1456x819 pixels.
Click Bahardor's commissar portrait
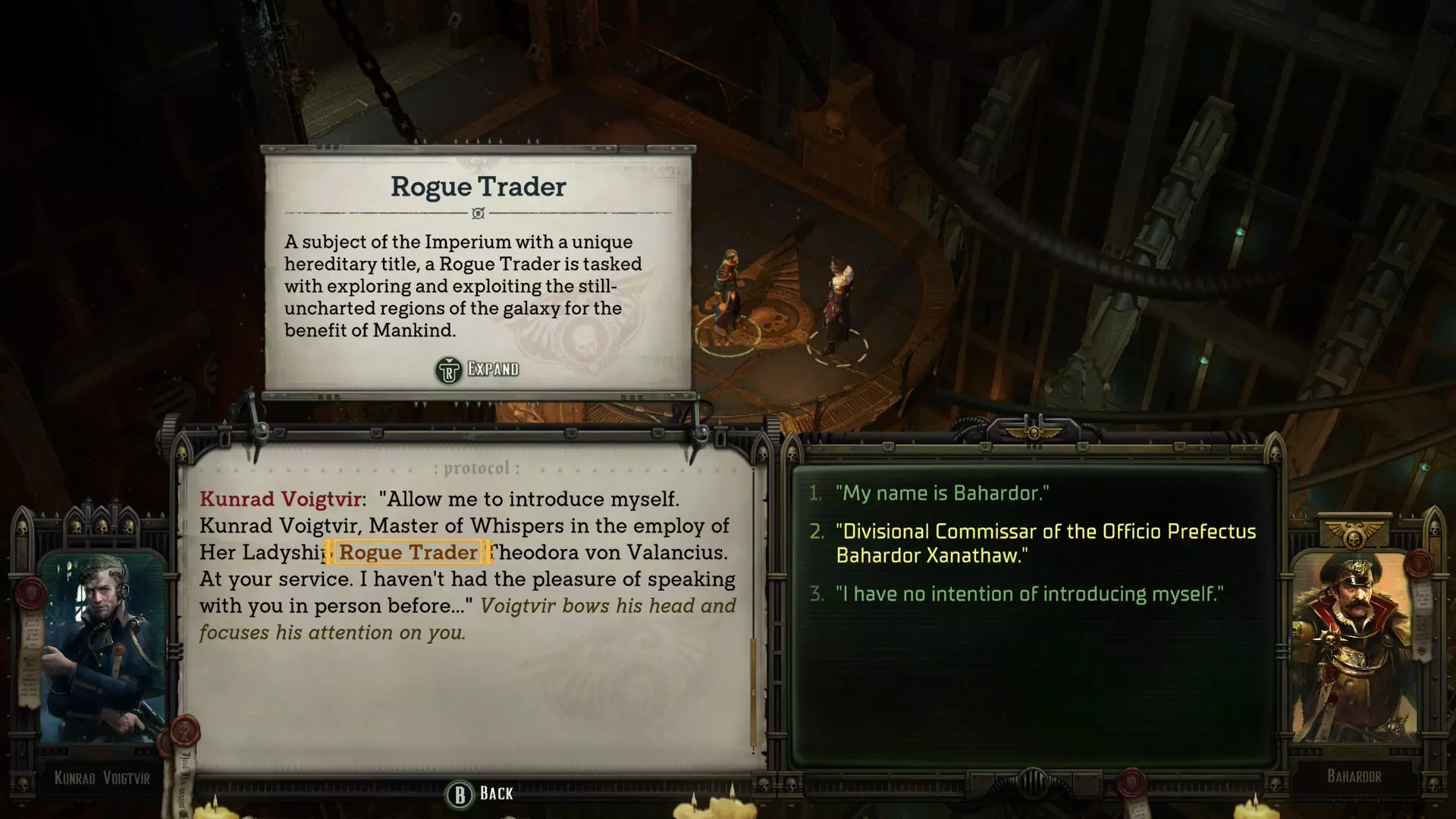point(1354,648)
